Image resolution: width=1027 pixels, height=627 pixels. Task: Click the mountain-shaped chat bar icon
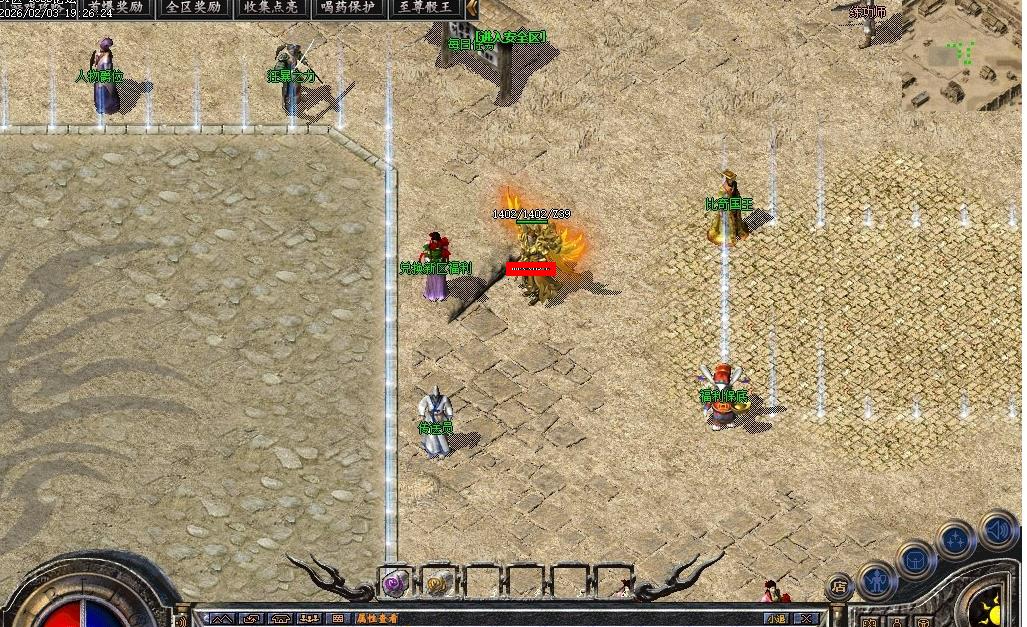(221, 619)
